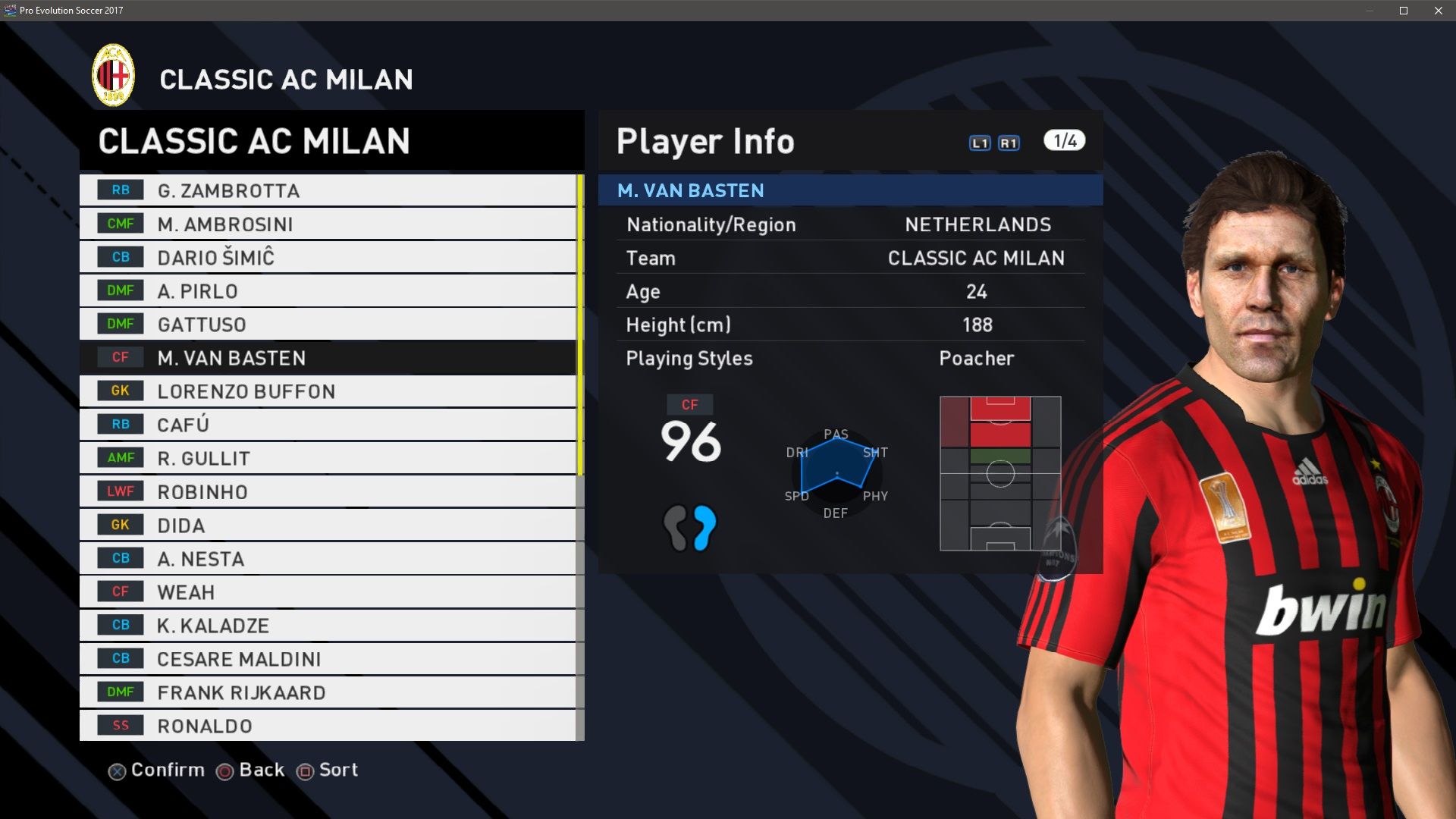
Task: Select Cesare Maldini's entry
Action: 328,658
